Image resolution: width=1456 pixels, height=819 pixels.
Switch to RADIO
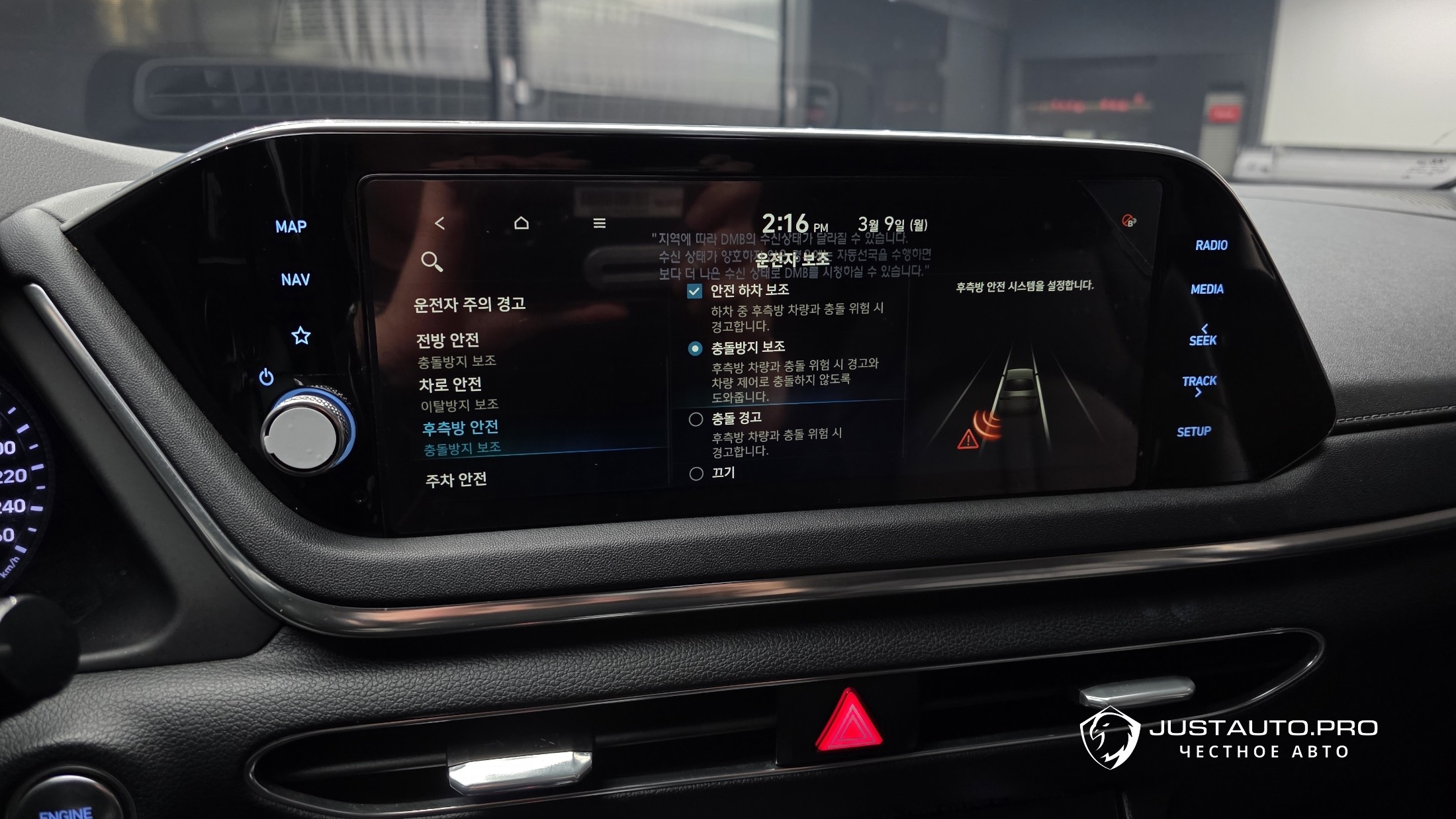pyautogui.click(x=1211, y=245)
